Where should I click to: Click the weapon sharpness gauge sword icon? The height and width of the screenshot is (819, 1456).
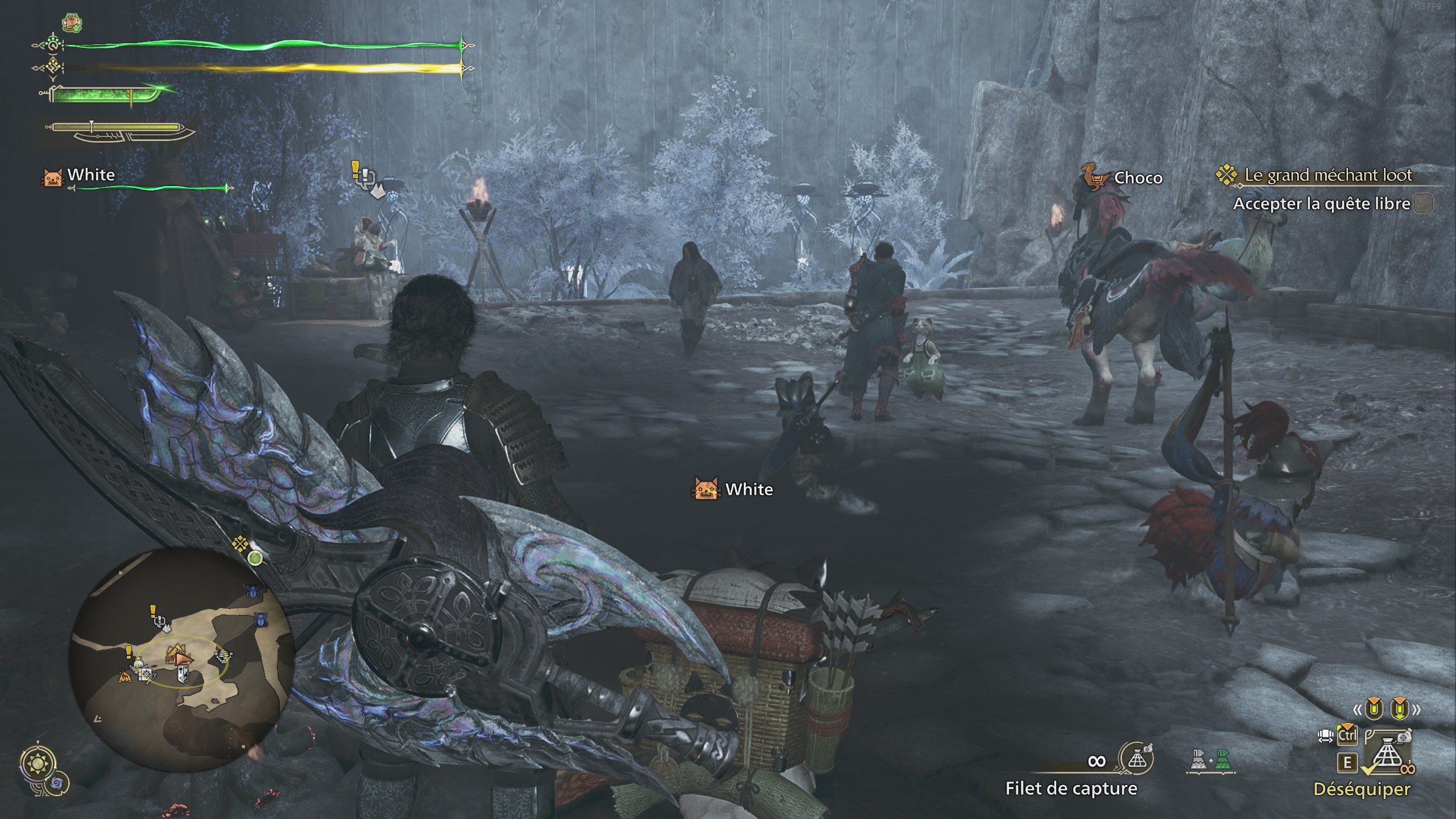coord(45,93)
